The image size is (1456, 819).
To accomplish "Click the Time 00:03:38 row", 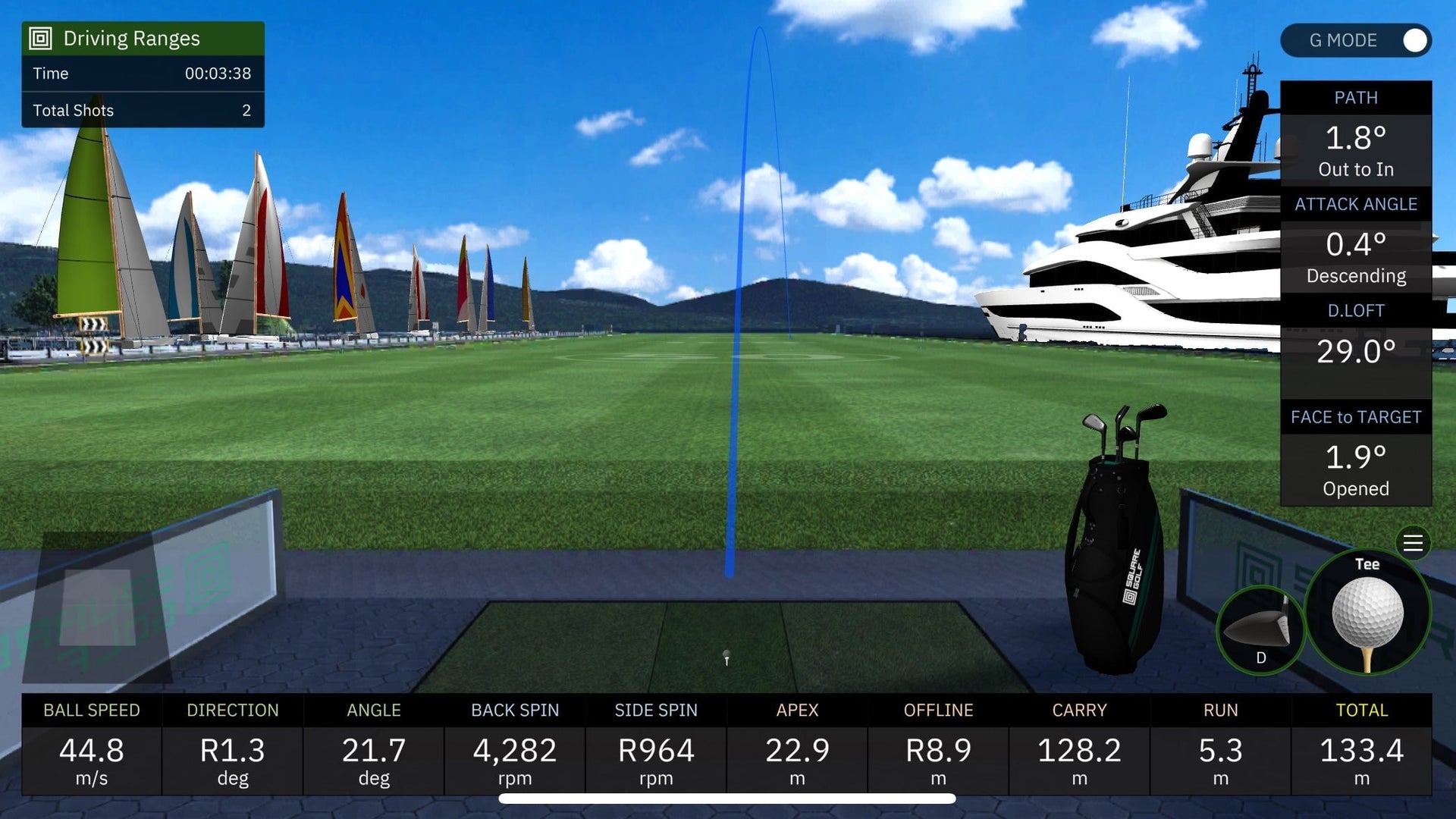I will 143,74.
